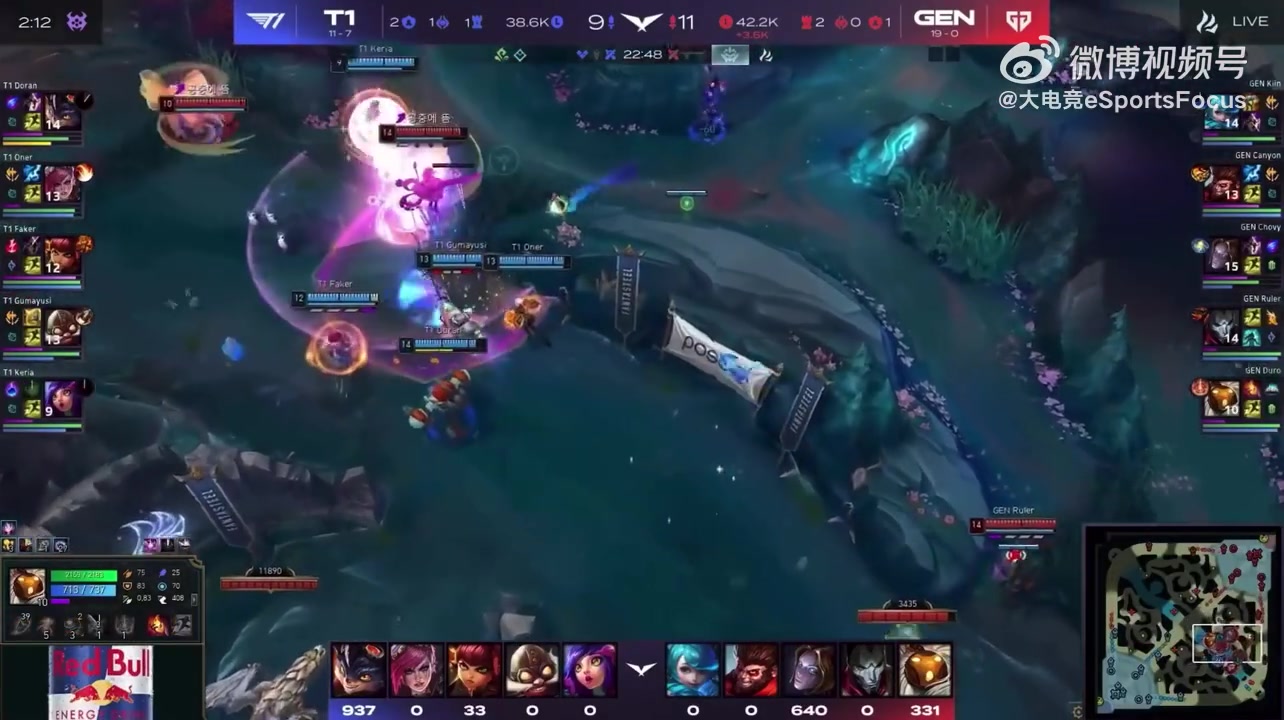Select GEN Canyon's player panel
This screenshot has width=1284, height=720.
1238,184
